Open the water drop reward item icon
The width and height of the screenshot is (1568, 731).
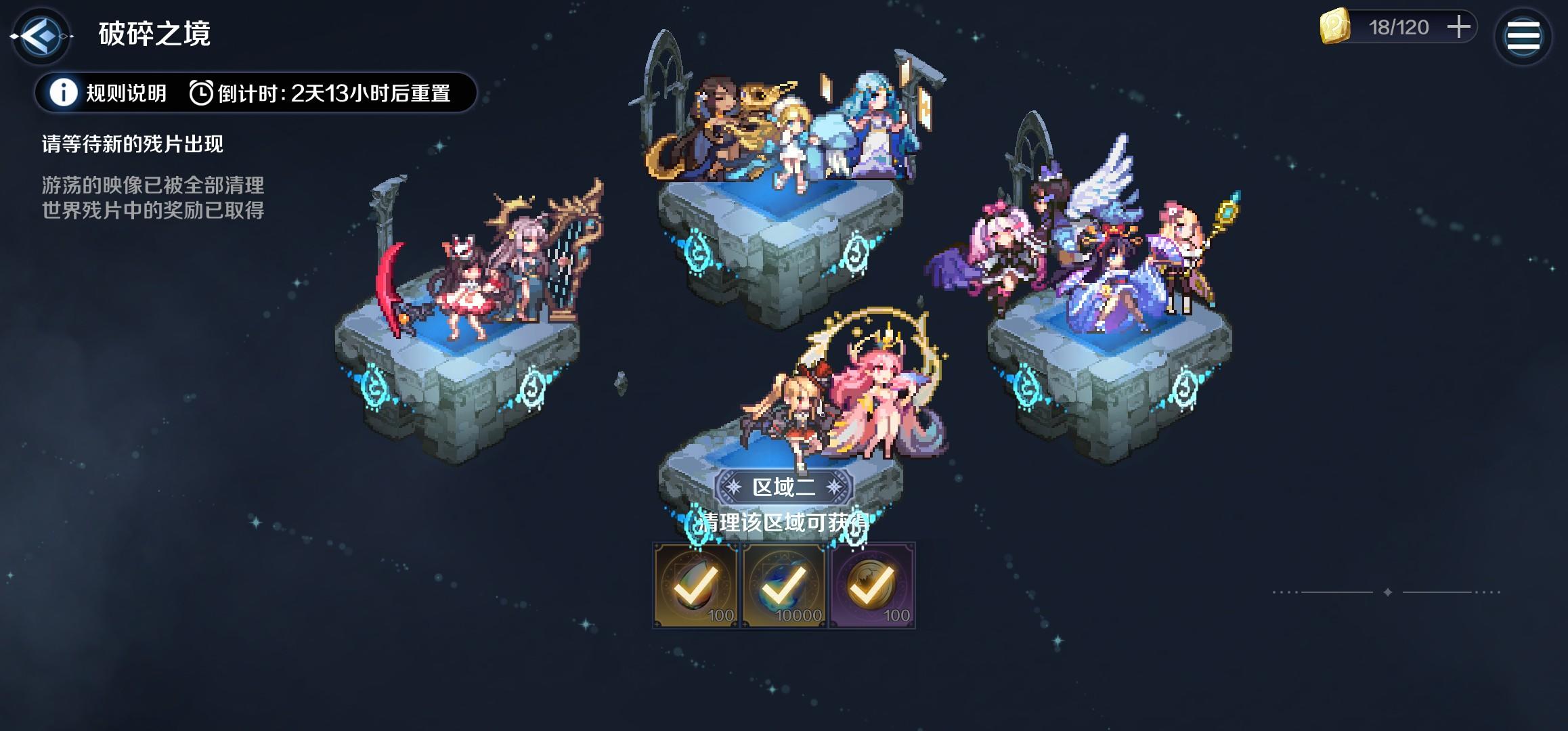click(695, 583)
